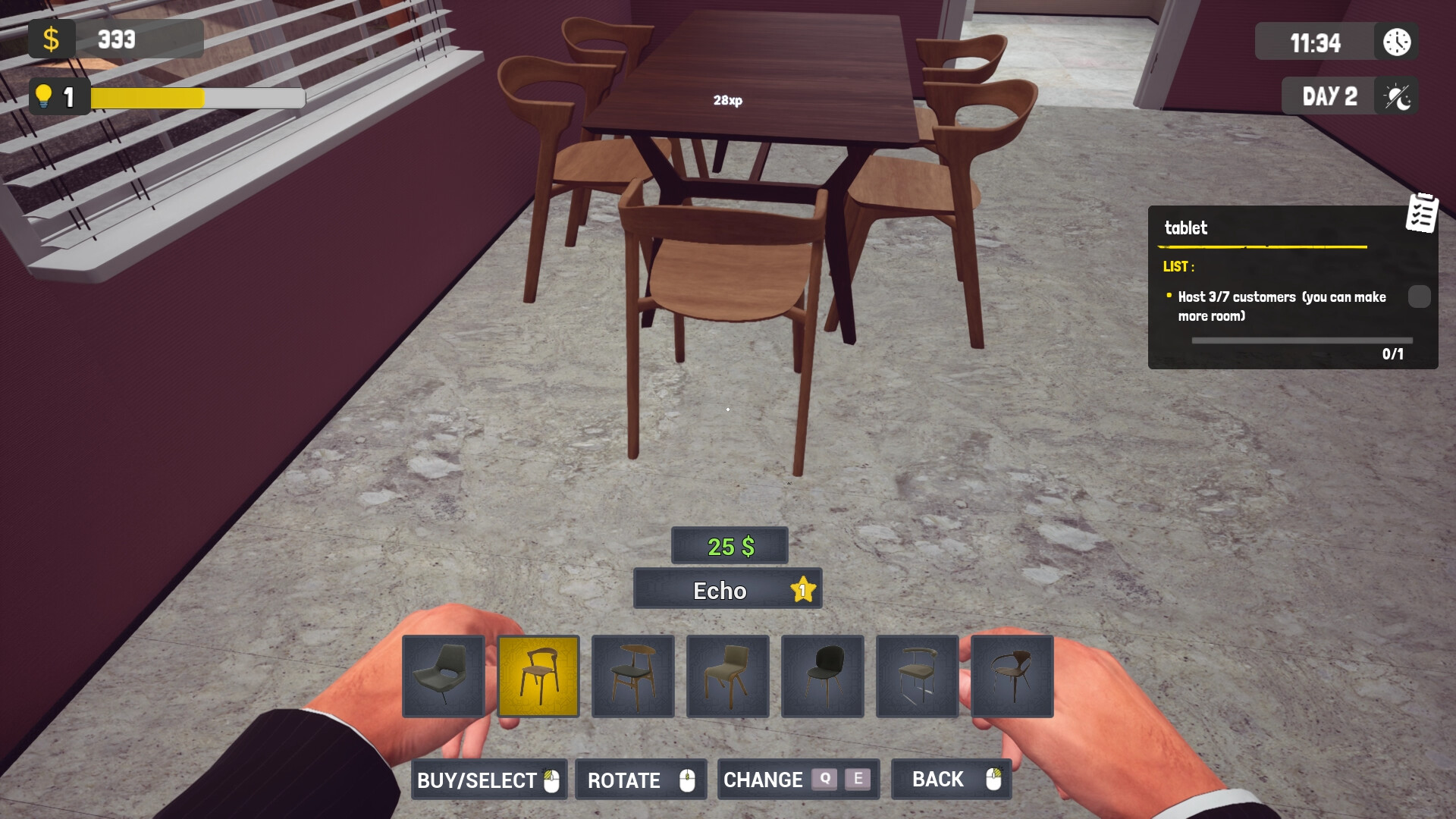The image size is (1456, 819).
Task: Select the walnut curved-back chair thumbnail
Action: pyautogui.click(x=1013, y=676)
